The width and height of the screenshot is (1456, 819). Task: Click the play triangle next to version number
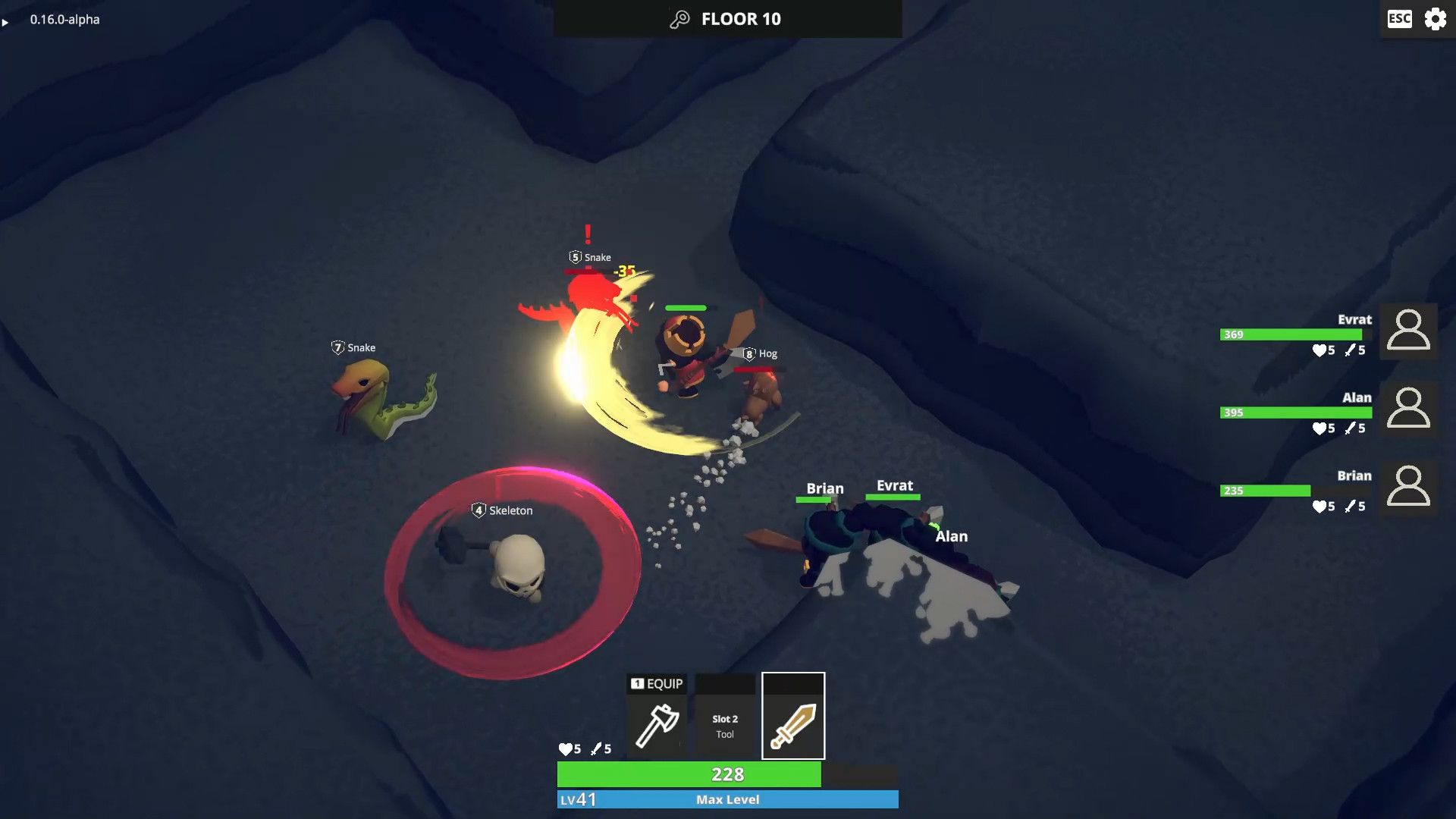[6, 22]
